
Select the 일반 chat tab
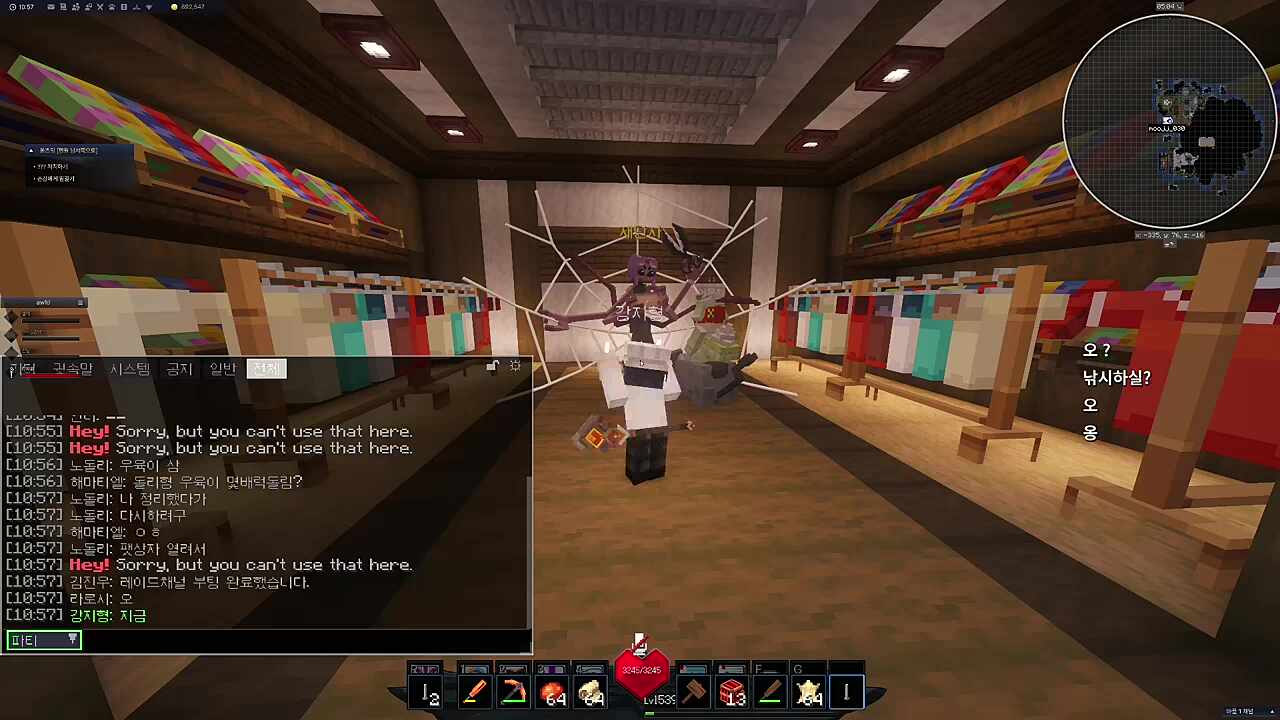point(223,369)
